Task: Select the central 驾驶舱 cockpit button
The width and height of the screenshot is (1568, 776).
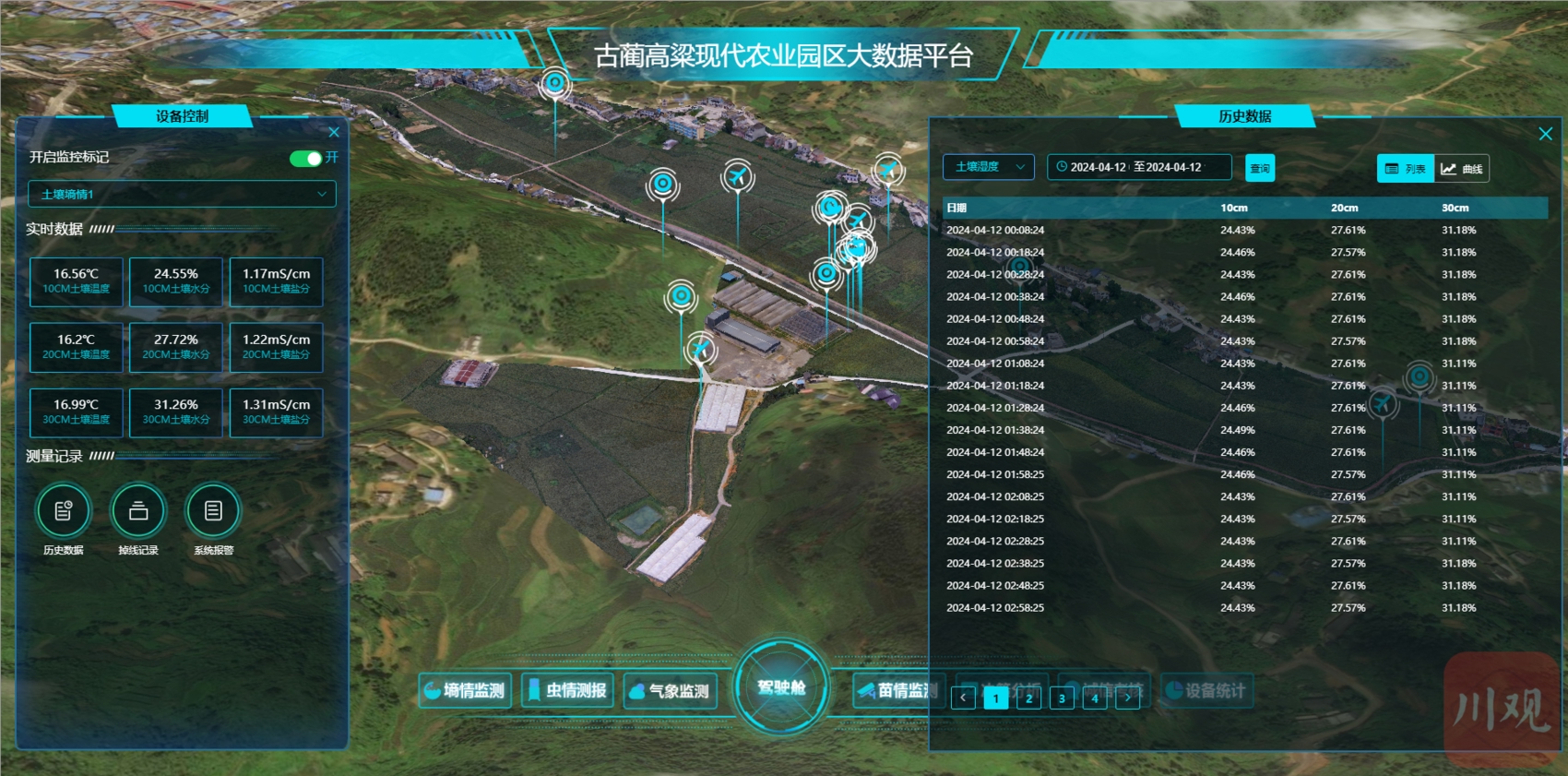Action: tap(781, 688)
